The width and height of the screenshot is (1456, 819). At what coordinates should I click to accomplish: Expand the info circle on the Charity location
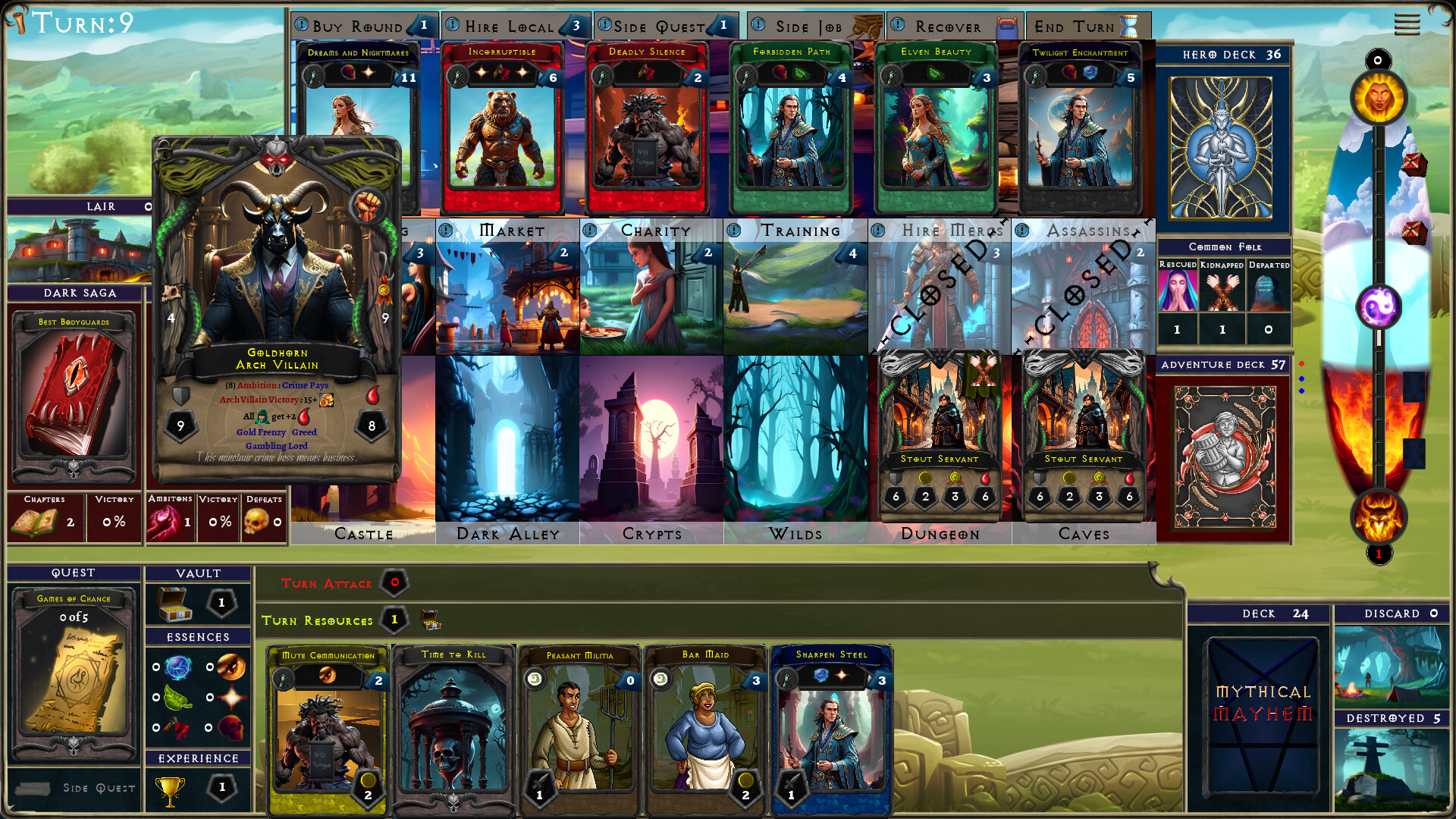click(x=591, y=230)
